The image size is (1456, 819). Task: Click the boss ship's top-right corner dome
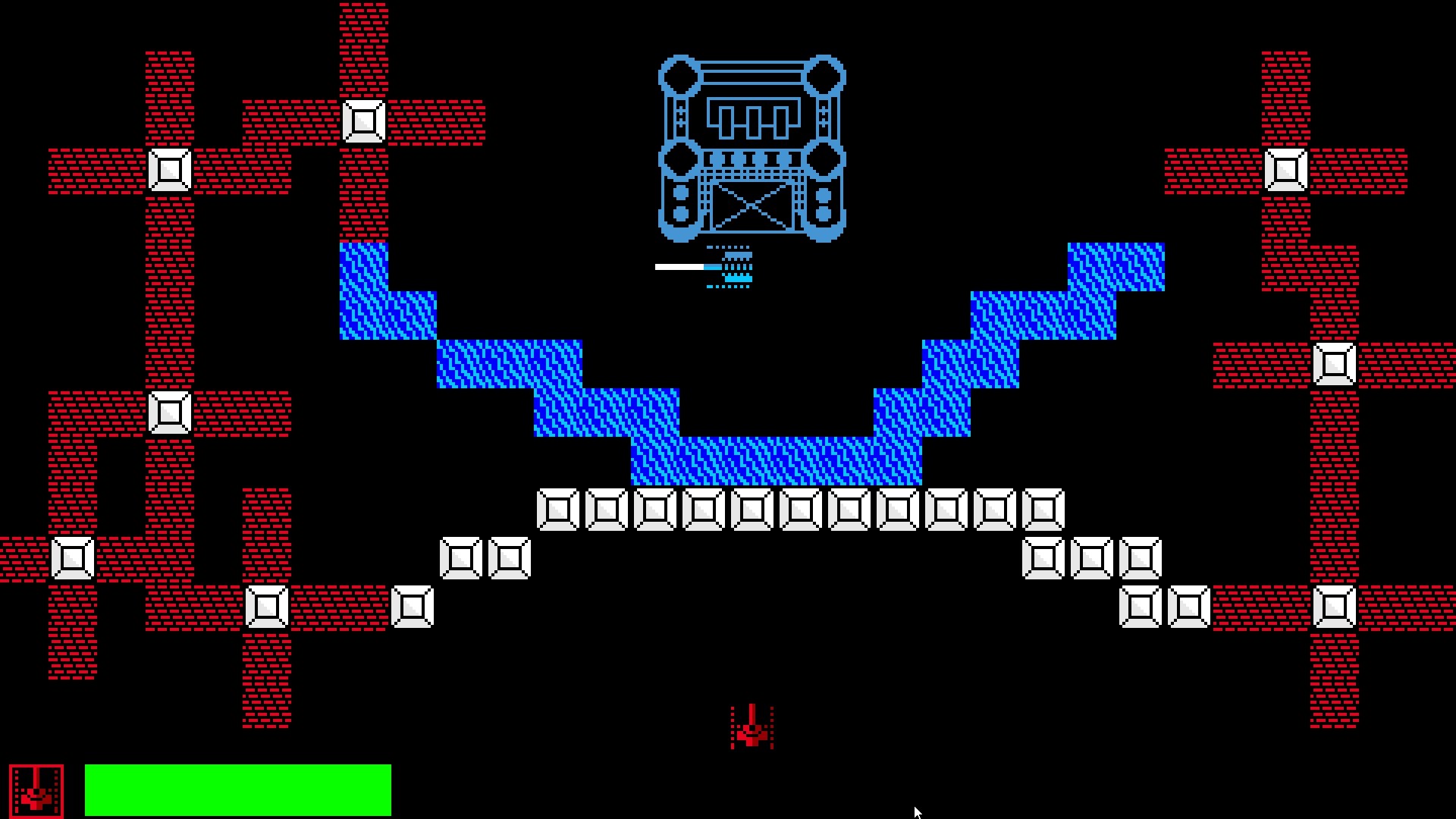click(826, 76)
